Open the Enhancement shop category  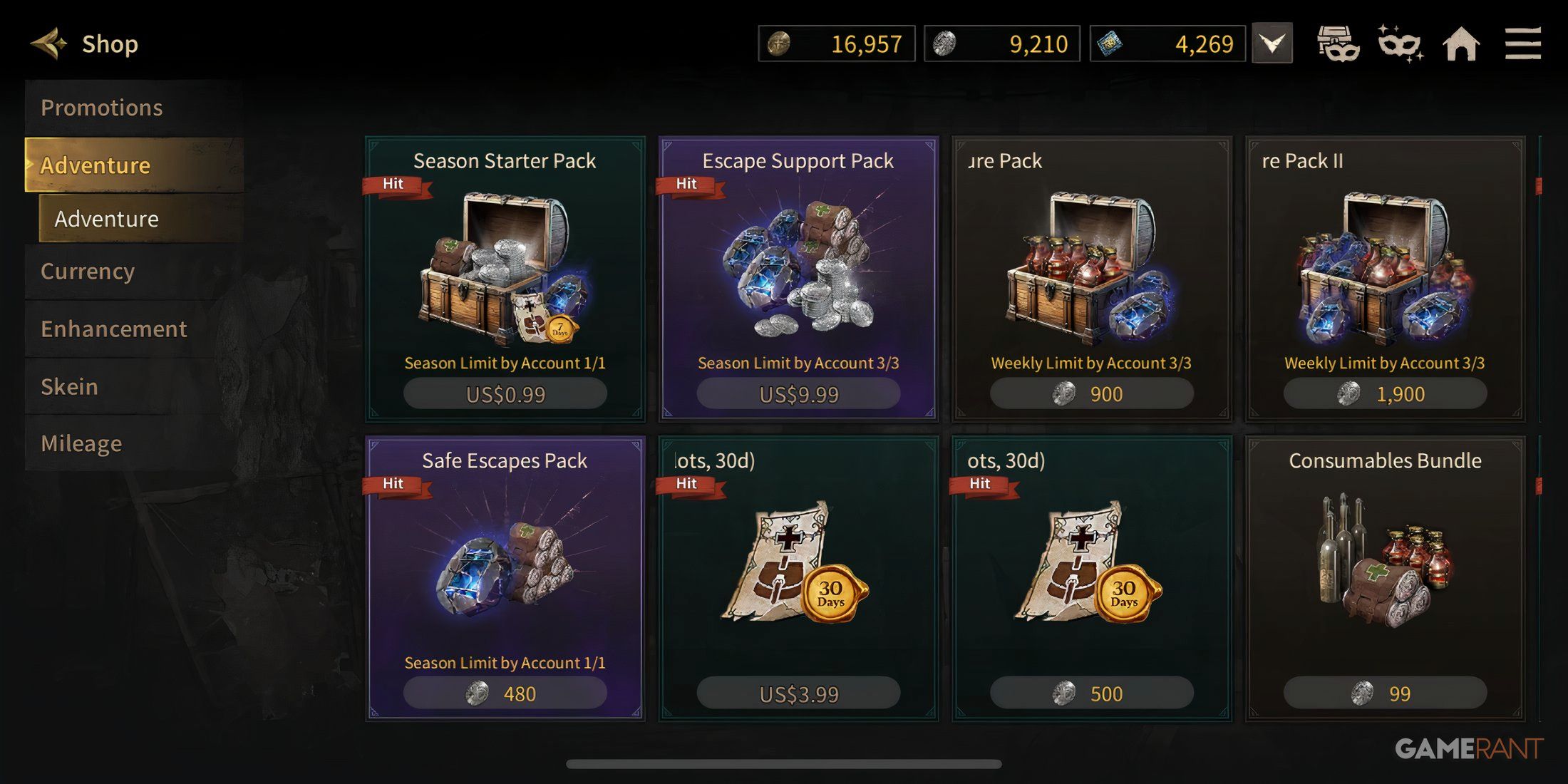click(x=113, y=329)
